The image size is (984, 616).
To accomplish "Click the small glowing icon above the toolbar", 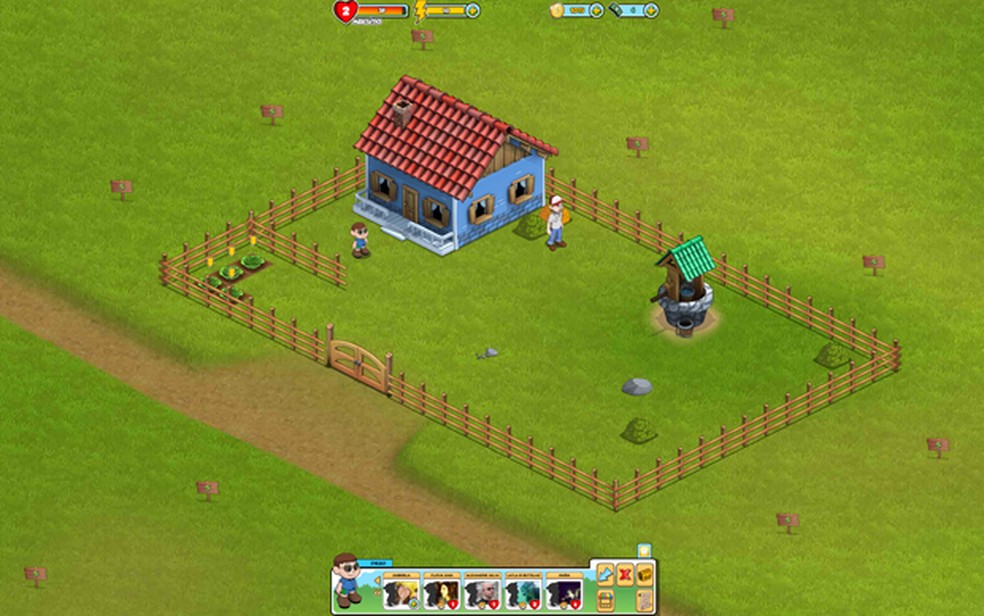I will tap(645, 550).
